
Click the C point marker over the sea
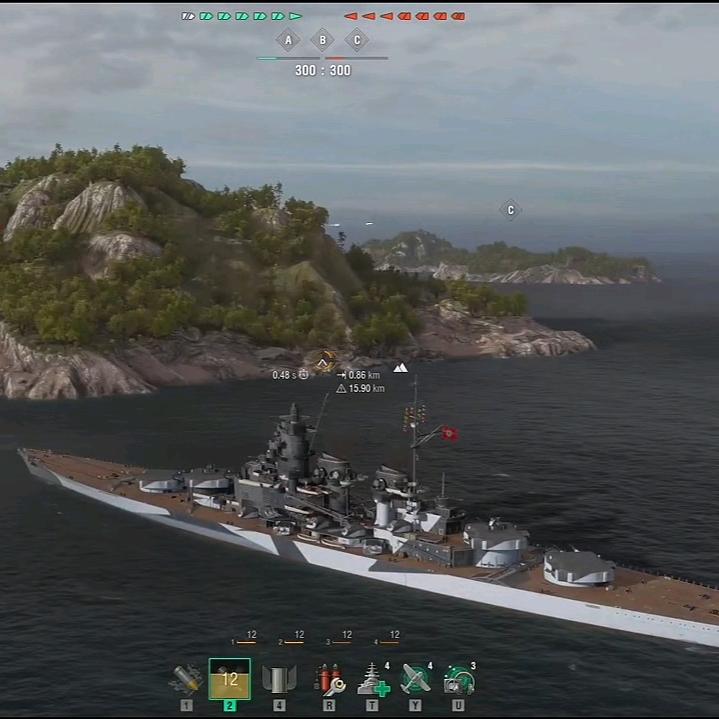click(x=511, y=210)
